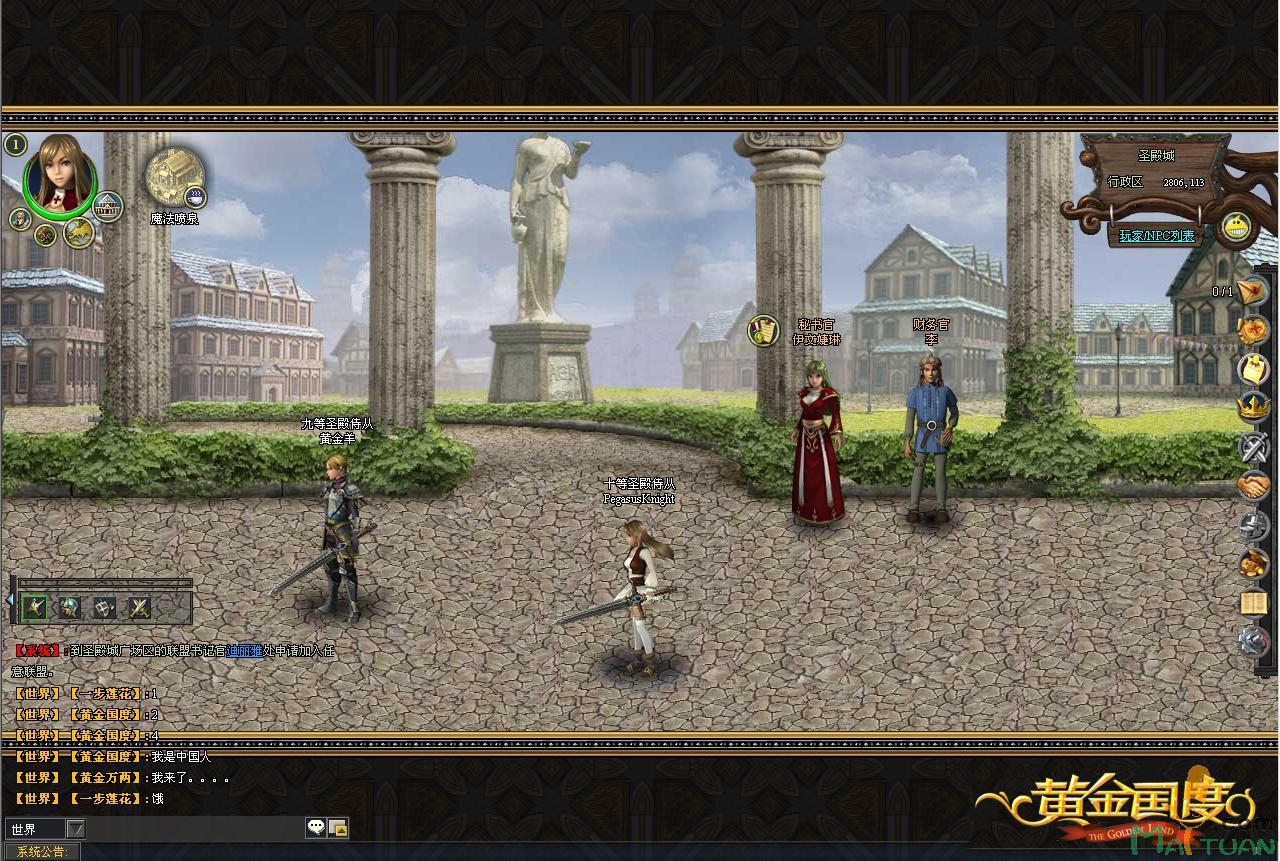Open the 世界 chat channel dropdown

point(75,829)
